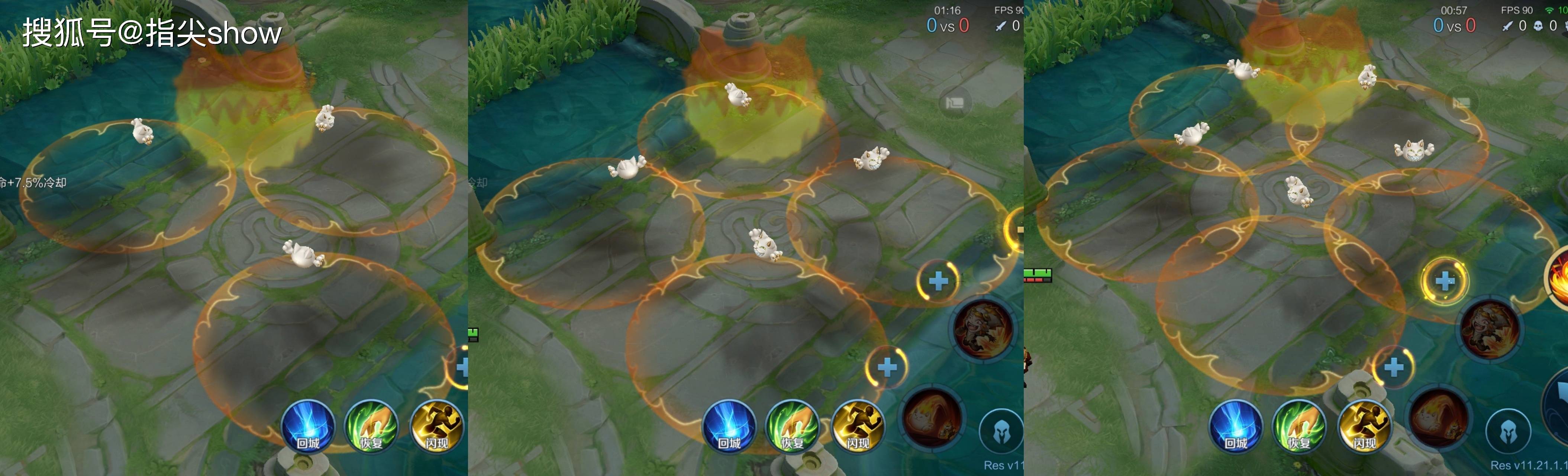This screenshot has height=476, width=1568.
Task: Activate the bright flame ability icon at the edge
Action: (1559, 277)
